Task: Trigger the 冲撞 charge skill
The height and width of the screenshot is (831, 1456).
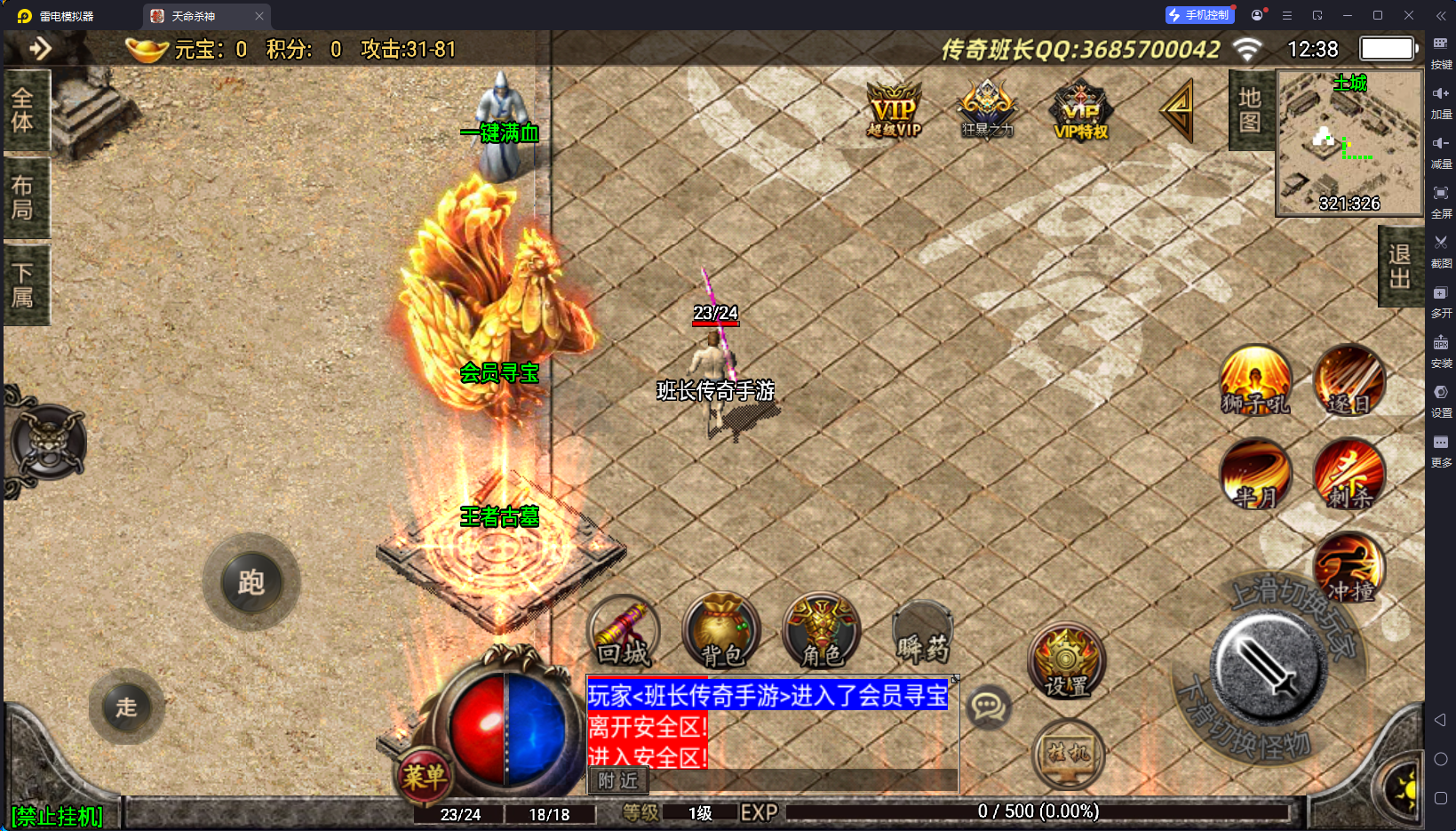Action: click(x=1350, y=569)
